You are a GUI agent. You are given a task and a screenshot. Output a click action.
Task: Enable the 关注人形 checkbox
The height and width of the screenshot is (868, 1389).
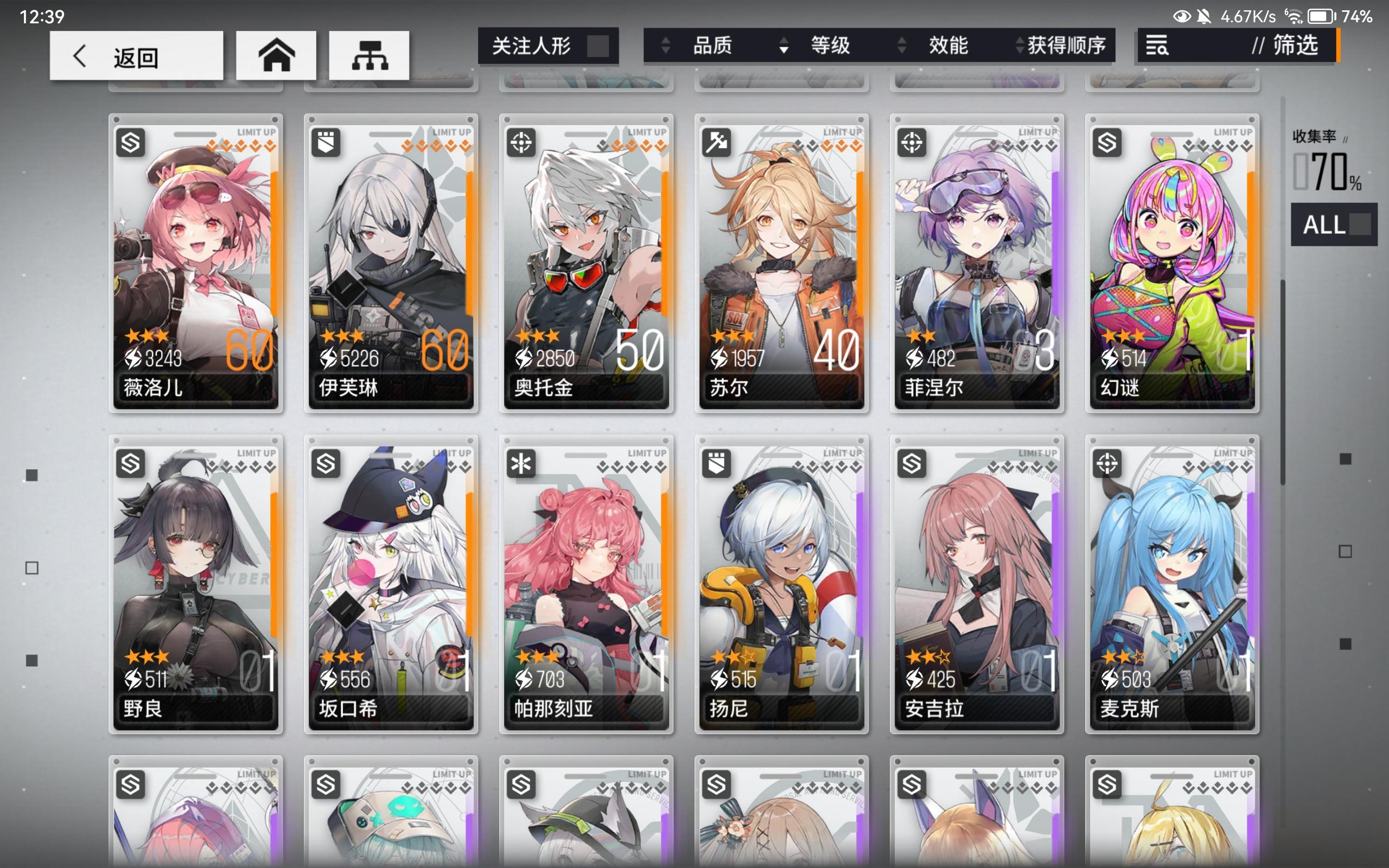click(597, 47)
